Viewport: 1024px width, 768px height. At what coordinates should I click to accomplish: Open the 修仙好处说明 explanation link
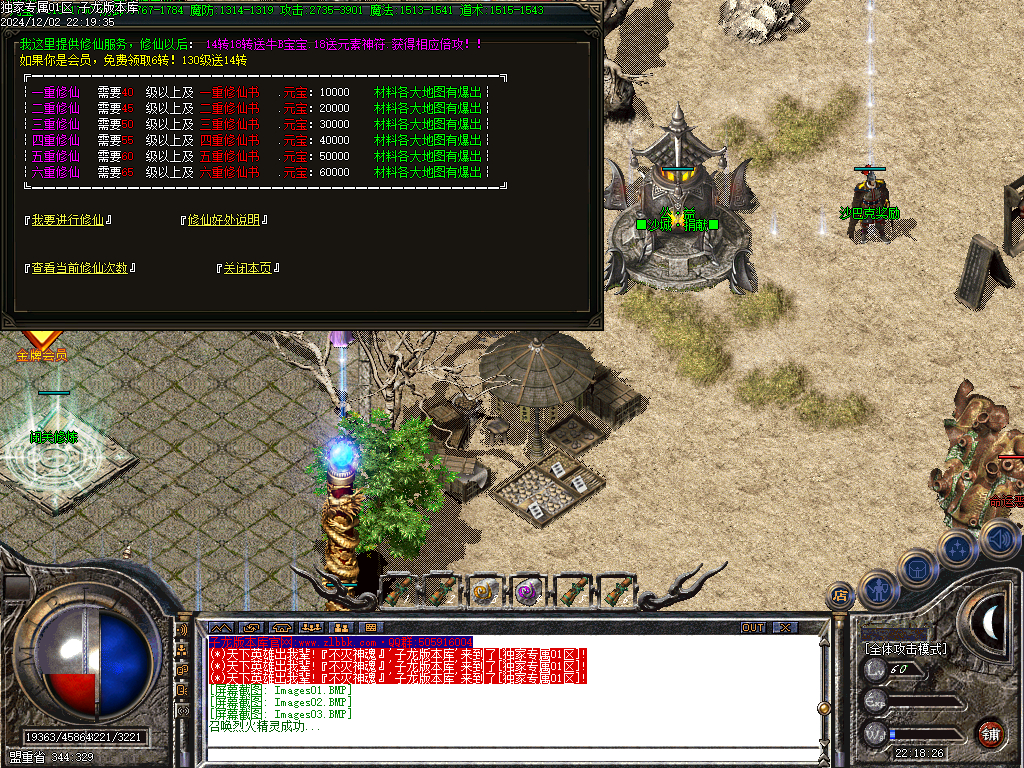pyautogui.click(x=228, y=220)
